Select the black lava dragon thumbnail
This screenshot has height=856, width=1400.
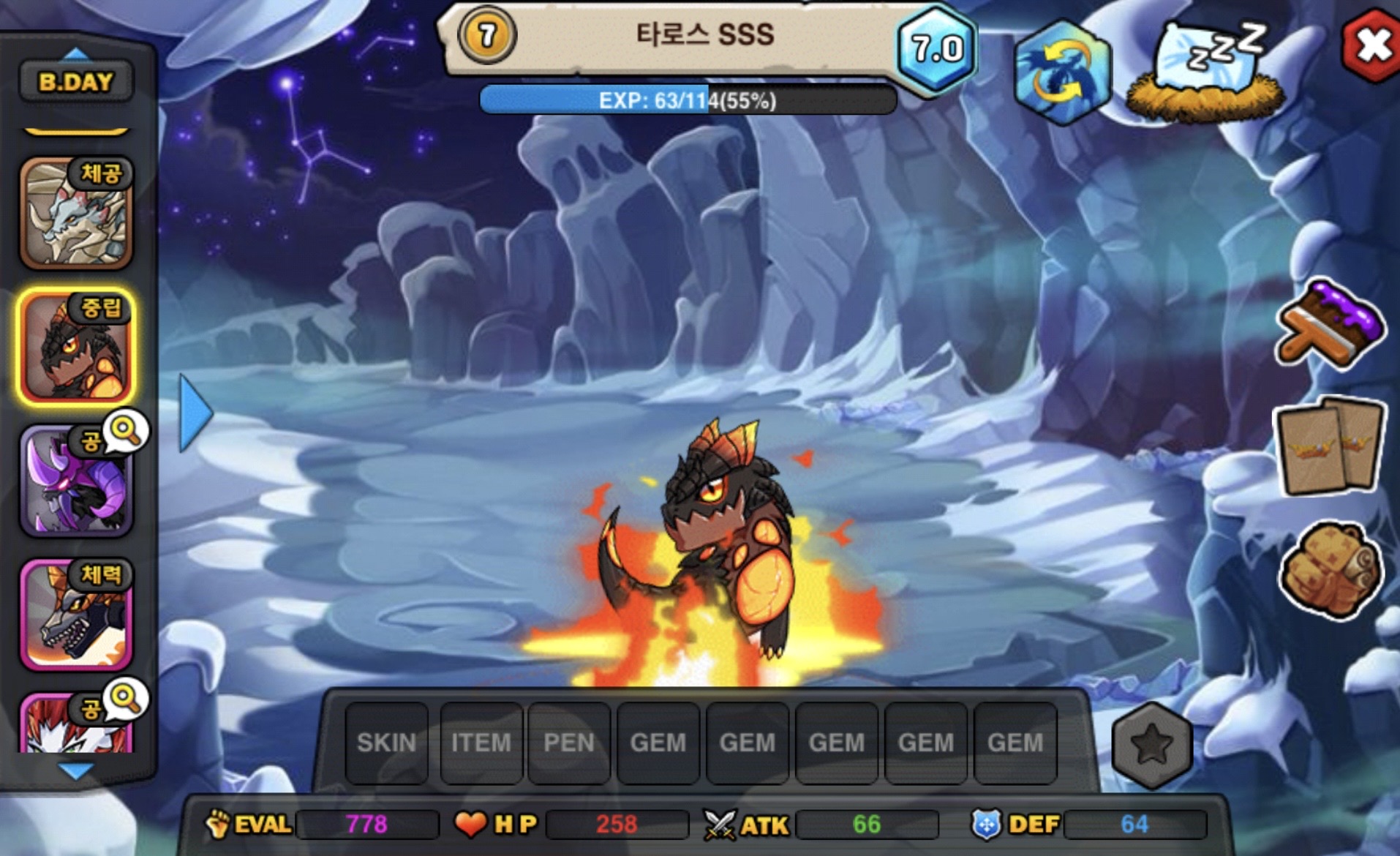76,347
